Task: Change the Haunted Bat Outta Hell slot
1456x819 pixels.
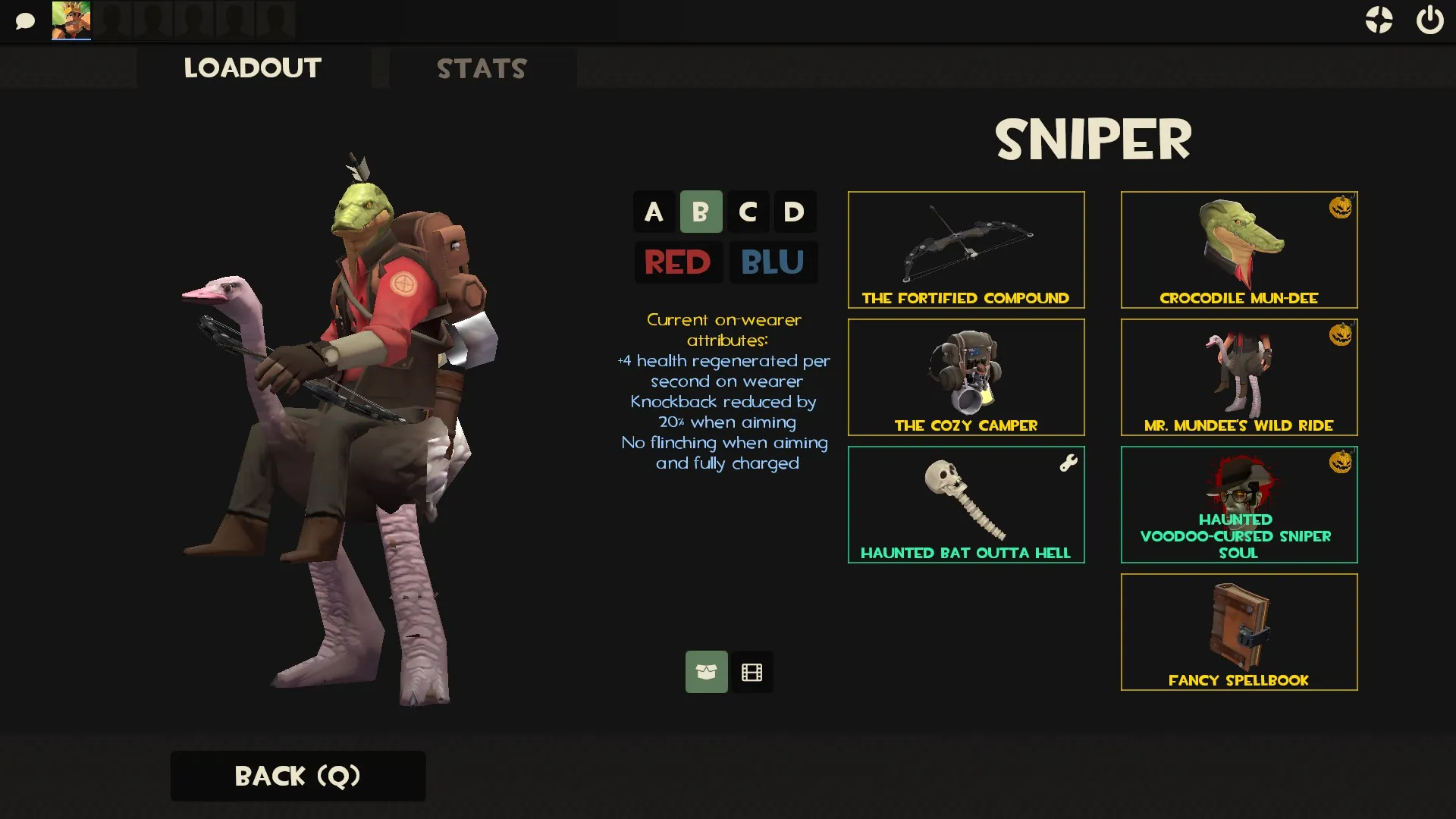Action: 966,504
